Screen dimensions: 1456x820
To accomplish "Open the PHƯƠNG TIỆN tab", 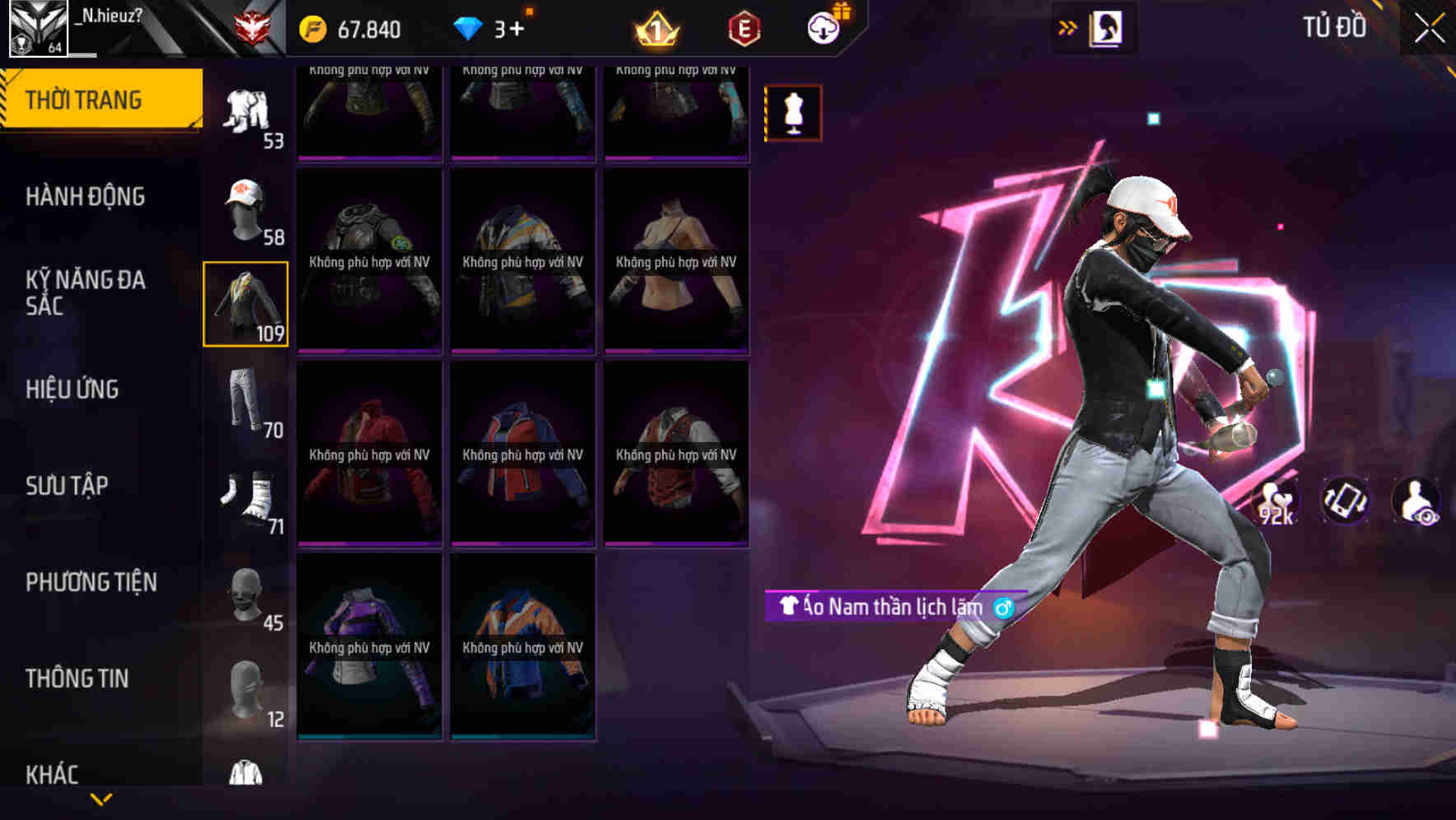I will coord(91,581).
